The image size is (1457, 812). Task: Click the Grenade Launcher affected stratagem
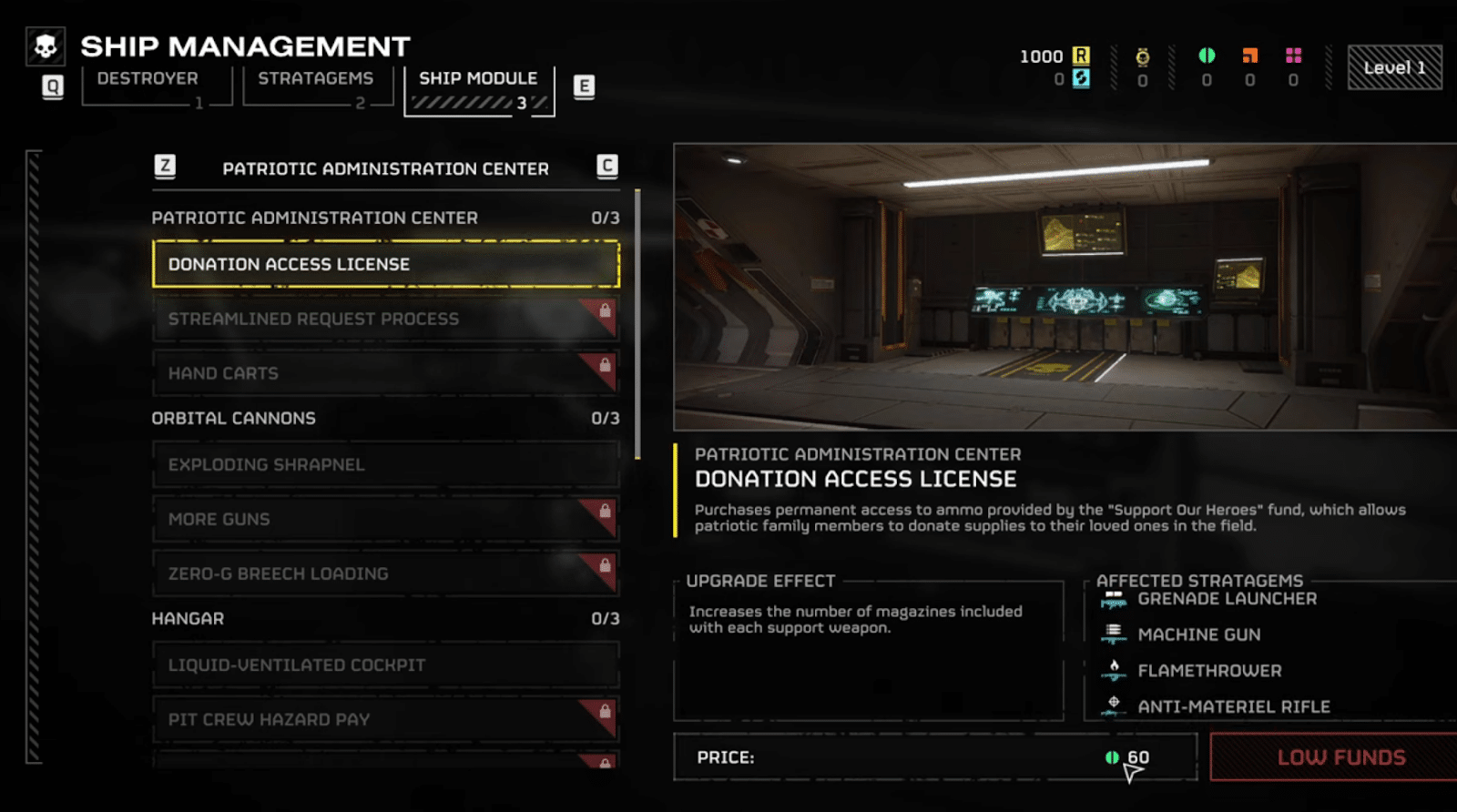point(1227,599)
